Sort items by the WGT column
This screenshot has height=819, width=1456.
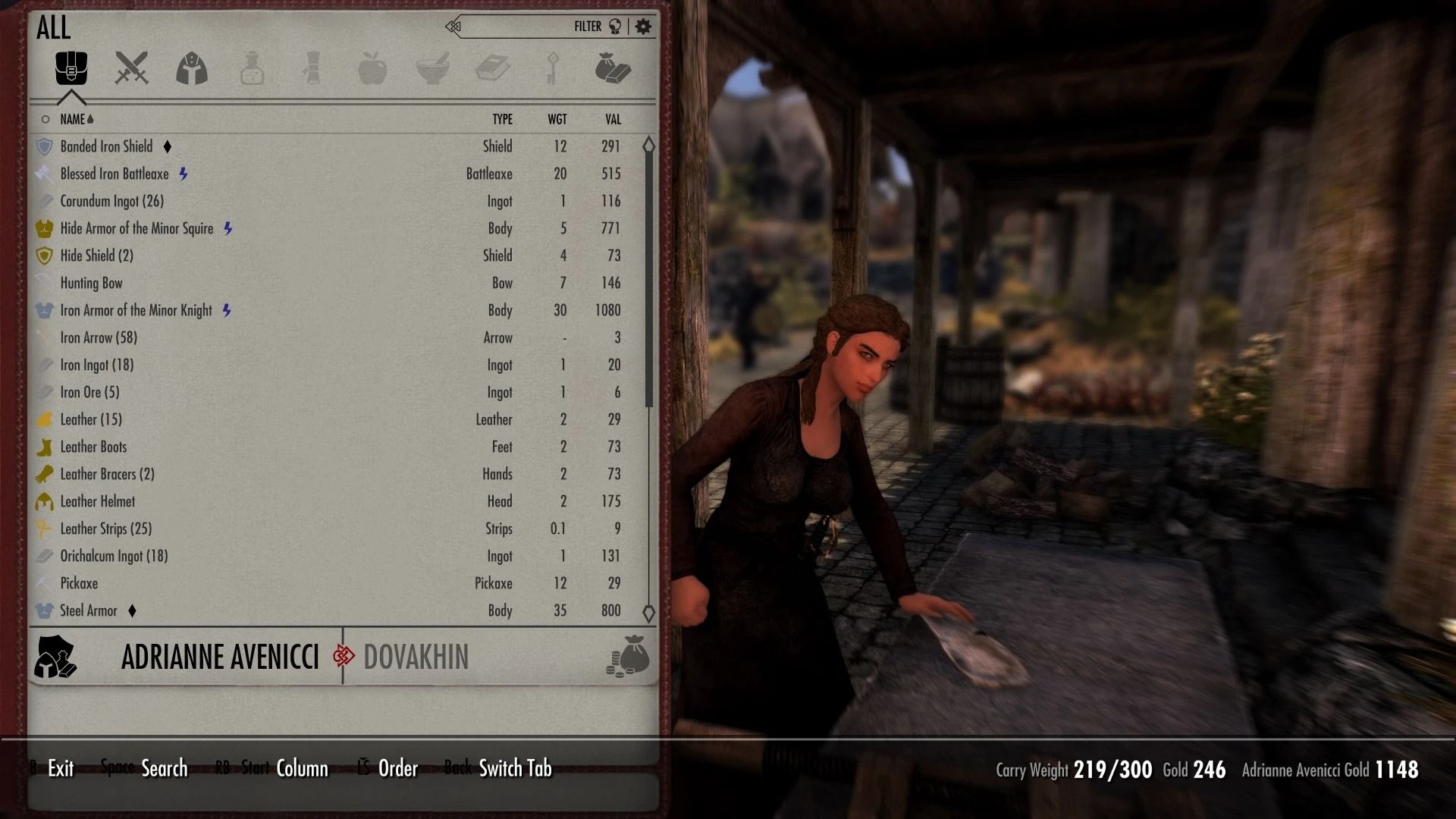559,119
